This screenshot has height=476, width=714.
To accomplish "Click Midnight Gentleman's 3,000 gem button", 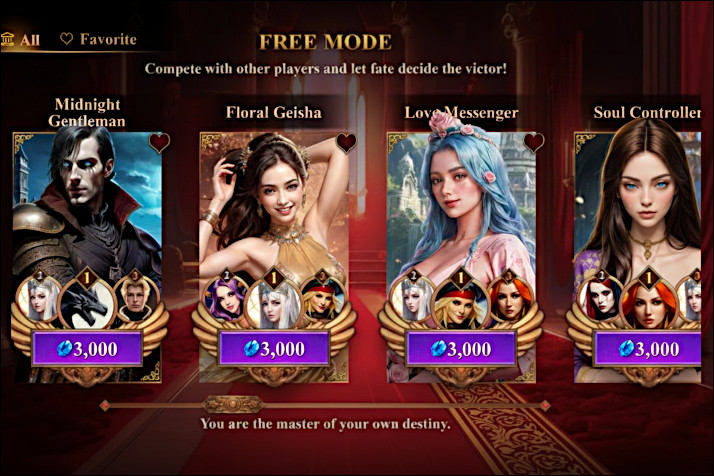I will tap(89, 349).
